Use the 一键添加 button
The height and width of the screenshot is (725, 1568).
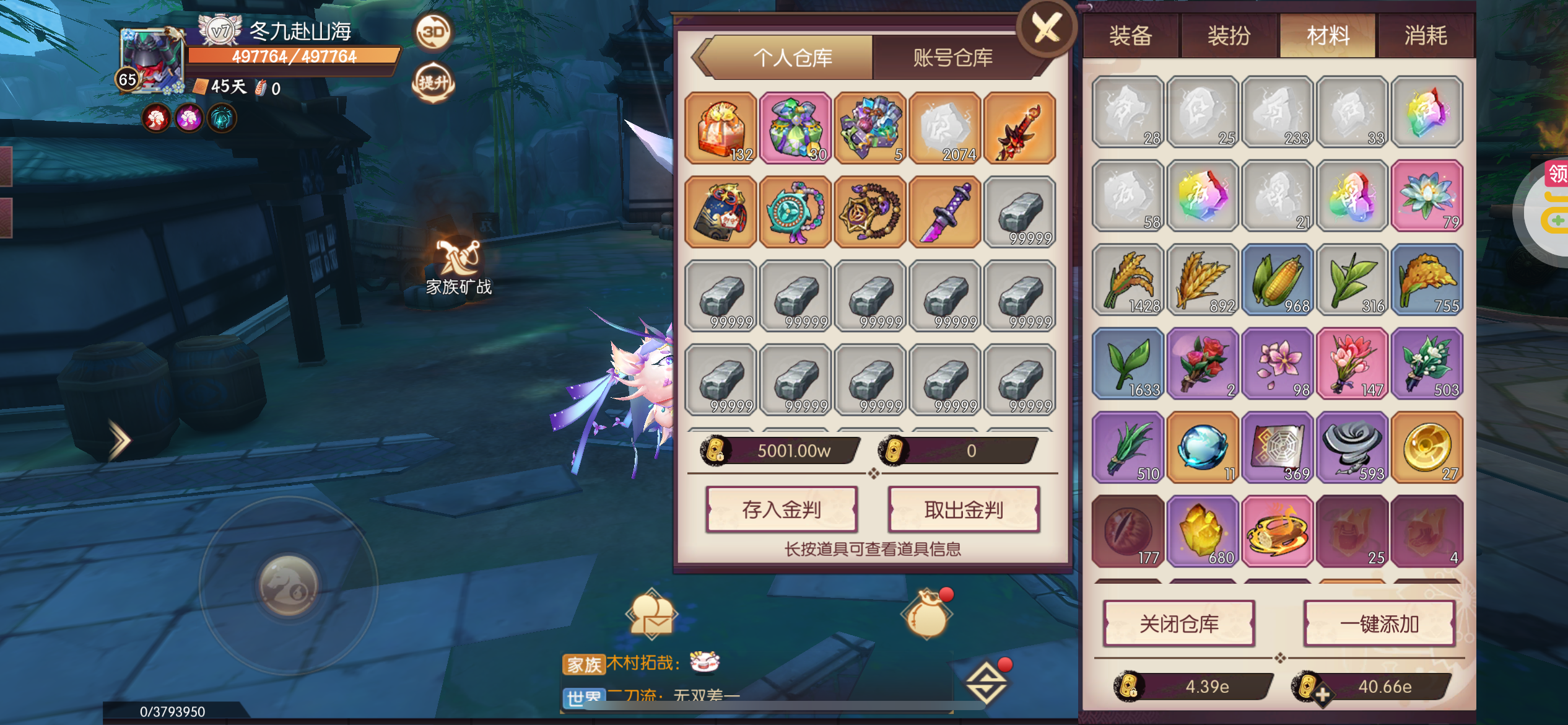click(1379, 623)
